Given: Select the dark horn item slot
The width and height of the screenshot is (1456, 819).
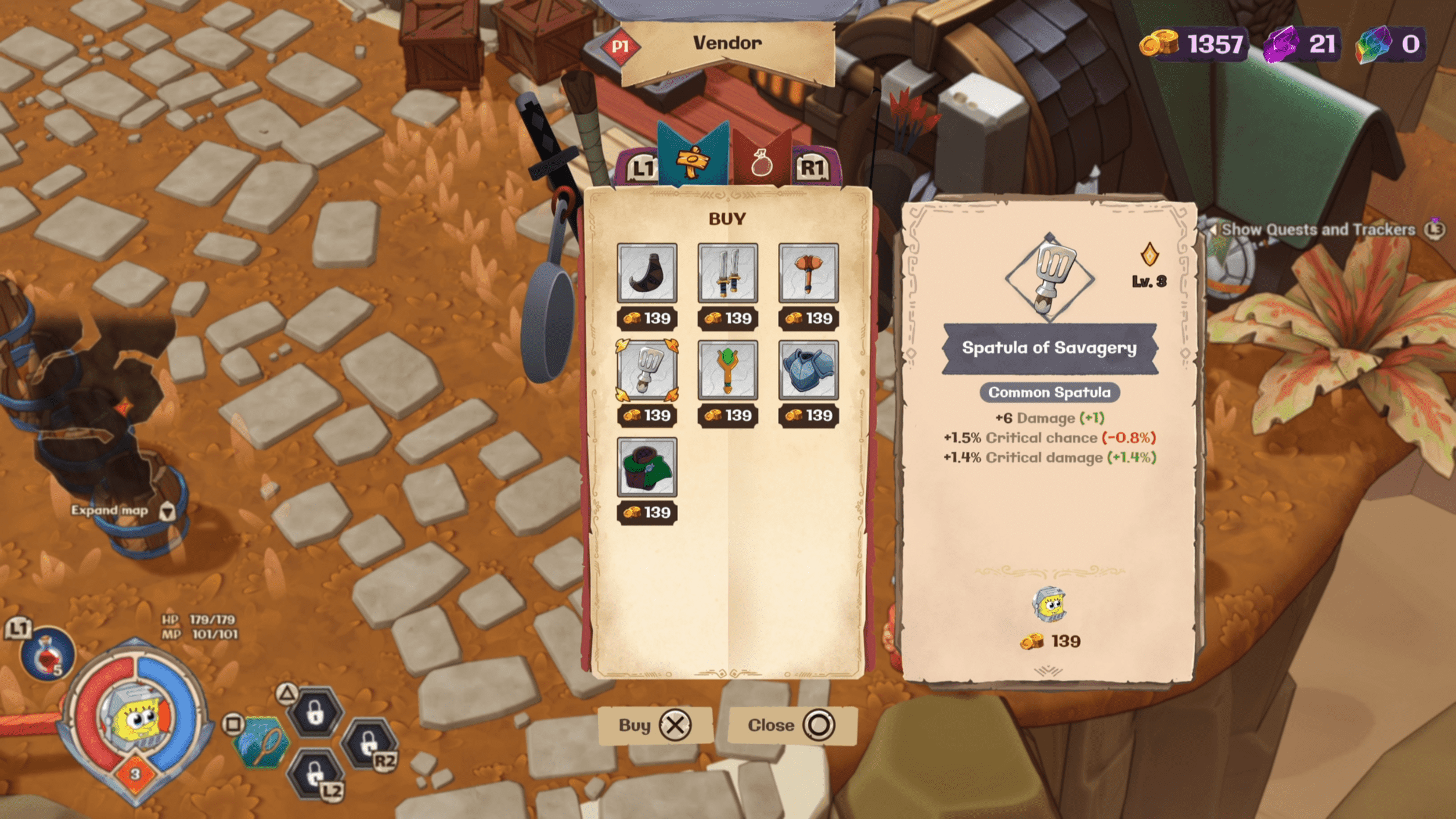Looking at the screenshot, I should 647,273.
